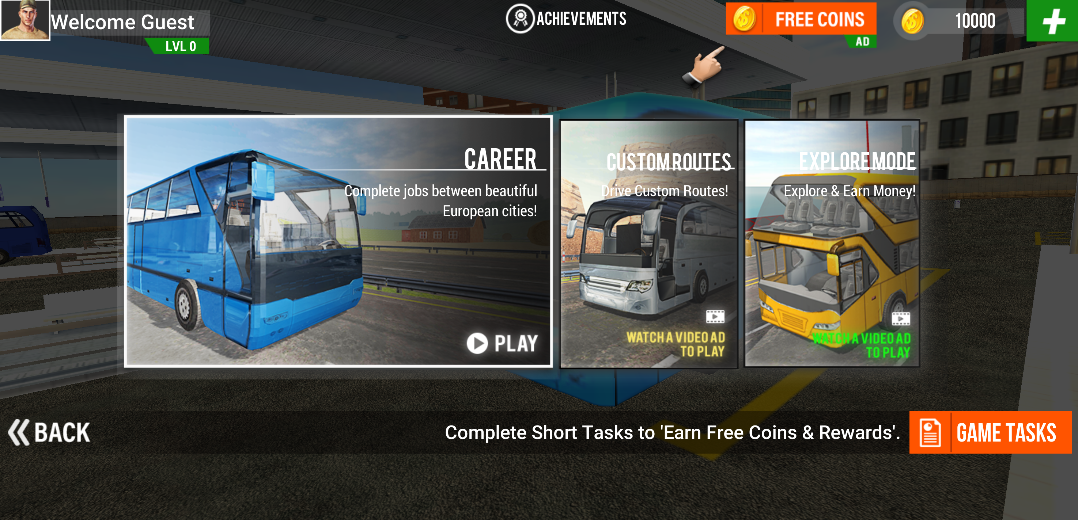Play the Career mode
This screenshot has width=1078, height=520.
[x=502, y=343]
